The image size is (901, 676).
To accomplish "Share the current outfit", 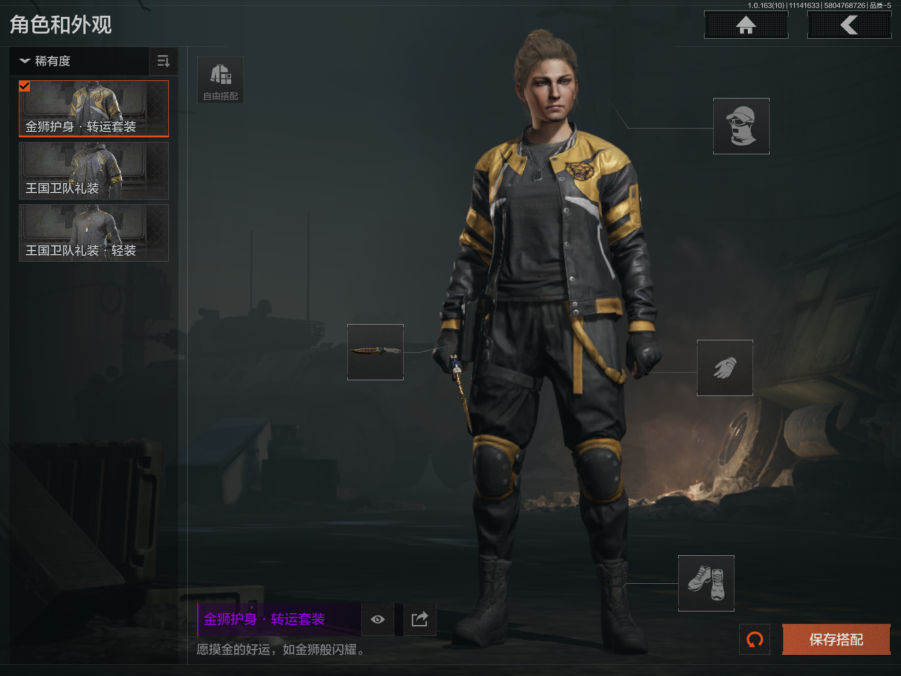I will (x=420, y=620).
